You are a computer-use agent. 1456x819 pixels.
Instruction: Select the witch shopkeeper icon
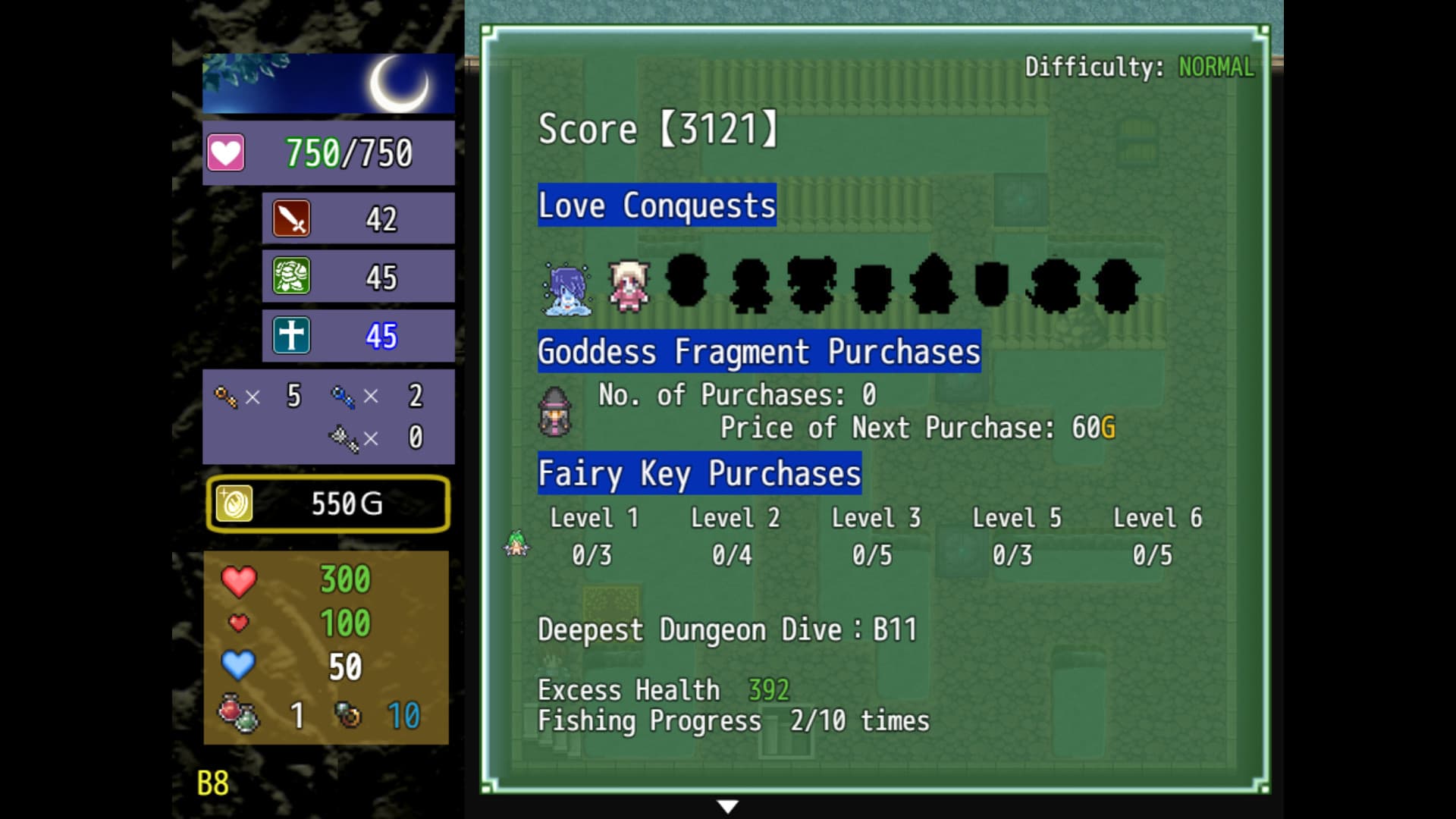point(557,413)
